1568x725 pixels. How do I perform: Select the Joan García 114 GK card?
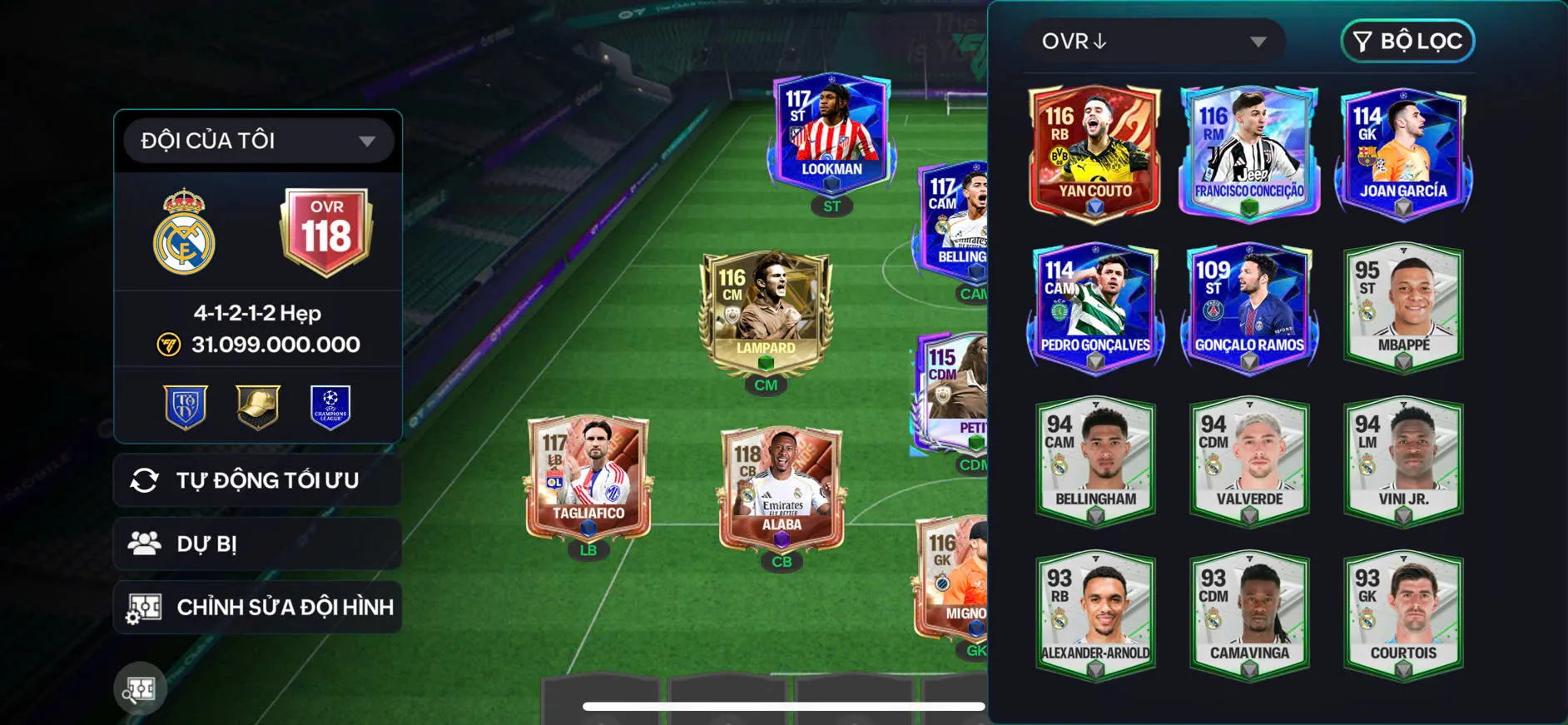click(1403, 154)
